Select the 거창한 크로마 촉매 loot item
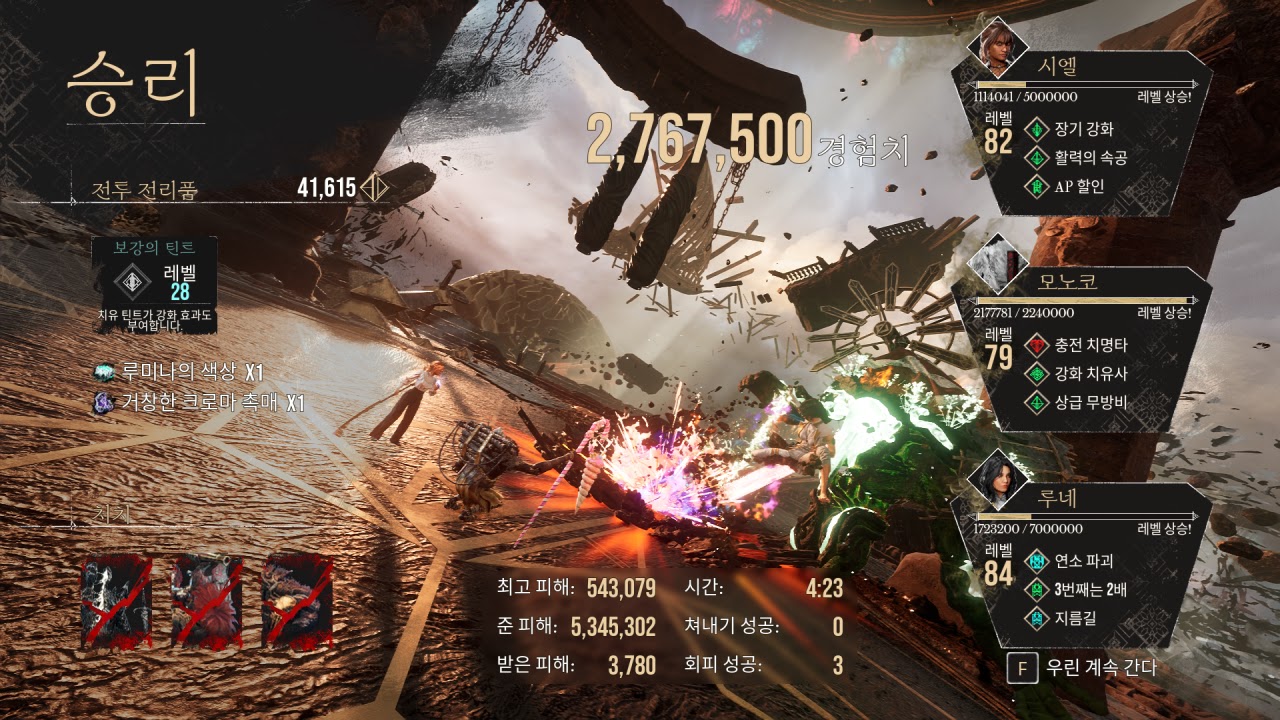The height and width of the screenshot is (720, 1280). point(198,403)
